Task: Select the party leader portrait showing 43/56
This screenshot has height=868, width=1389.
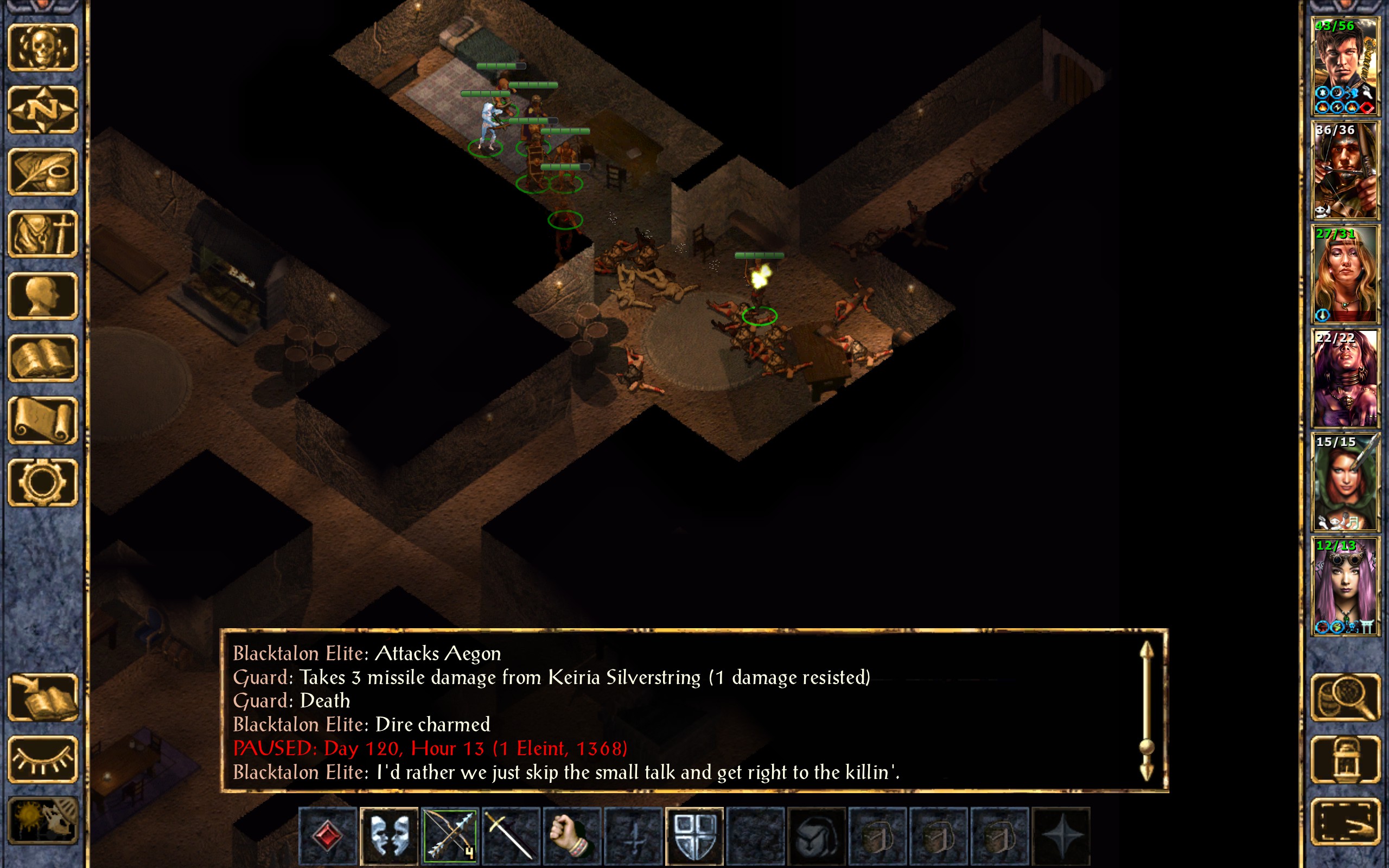Action: point(1345,66)
